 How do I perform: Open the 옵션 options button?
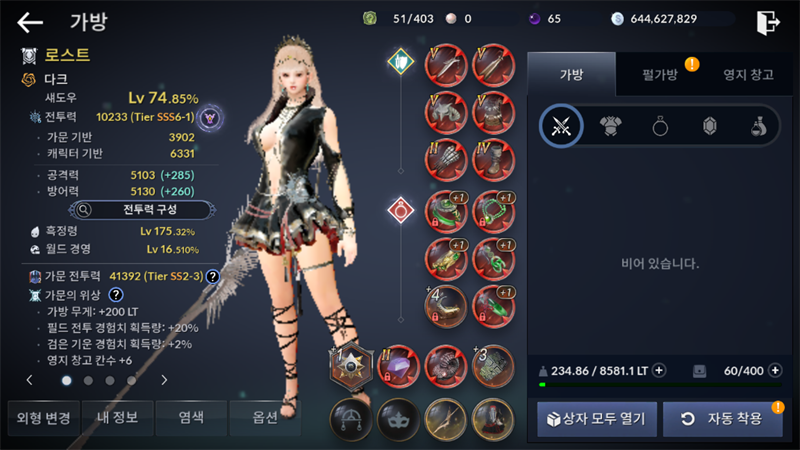(260, 417)
